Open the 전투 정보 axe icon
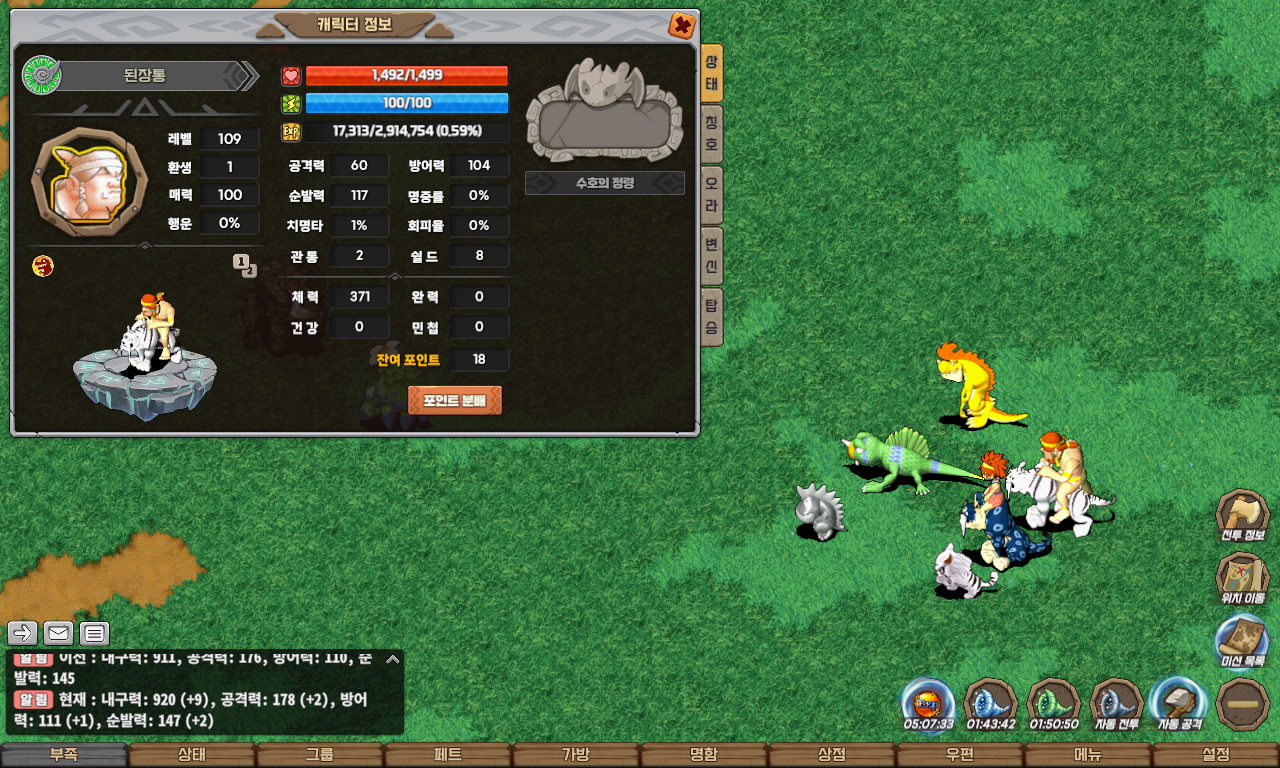The image size is (1280, 768). [x=1242, y=514]
